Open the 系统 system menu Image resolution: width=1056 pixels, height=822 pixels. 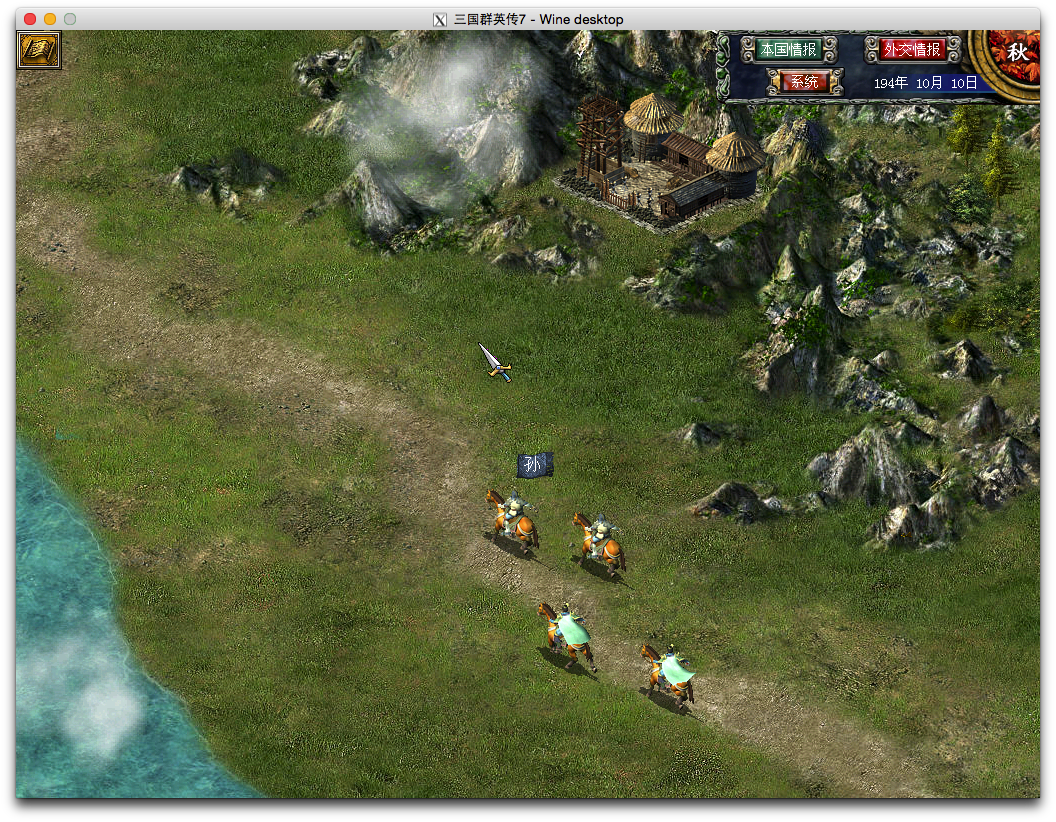[x=805, y=82]
